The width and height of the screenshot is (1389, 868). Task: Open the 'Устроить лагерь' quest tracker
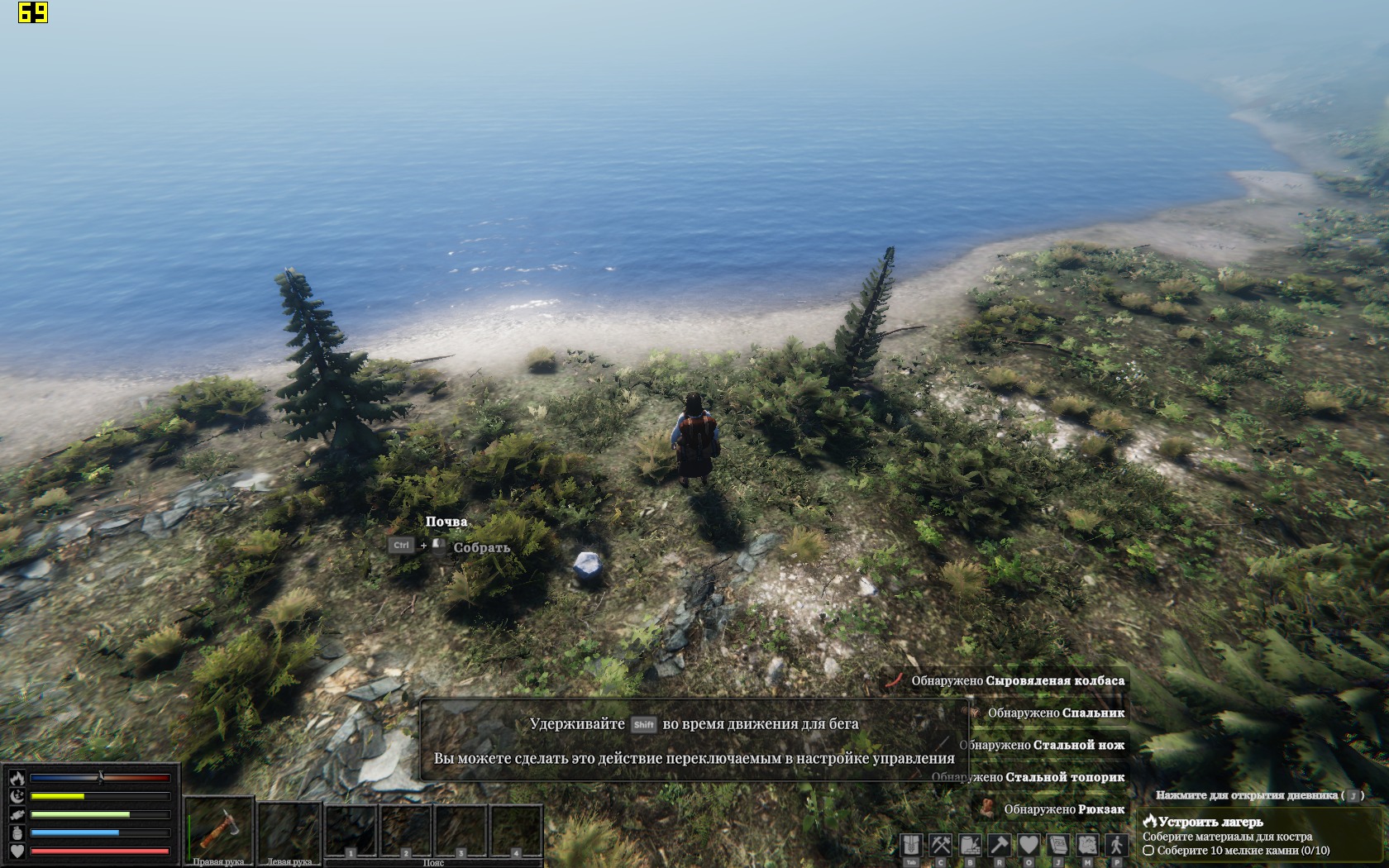1210,822
